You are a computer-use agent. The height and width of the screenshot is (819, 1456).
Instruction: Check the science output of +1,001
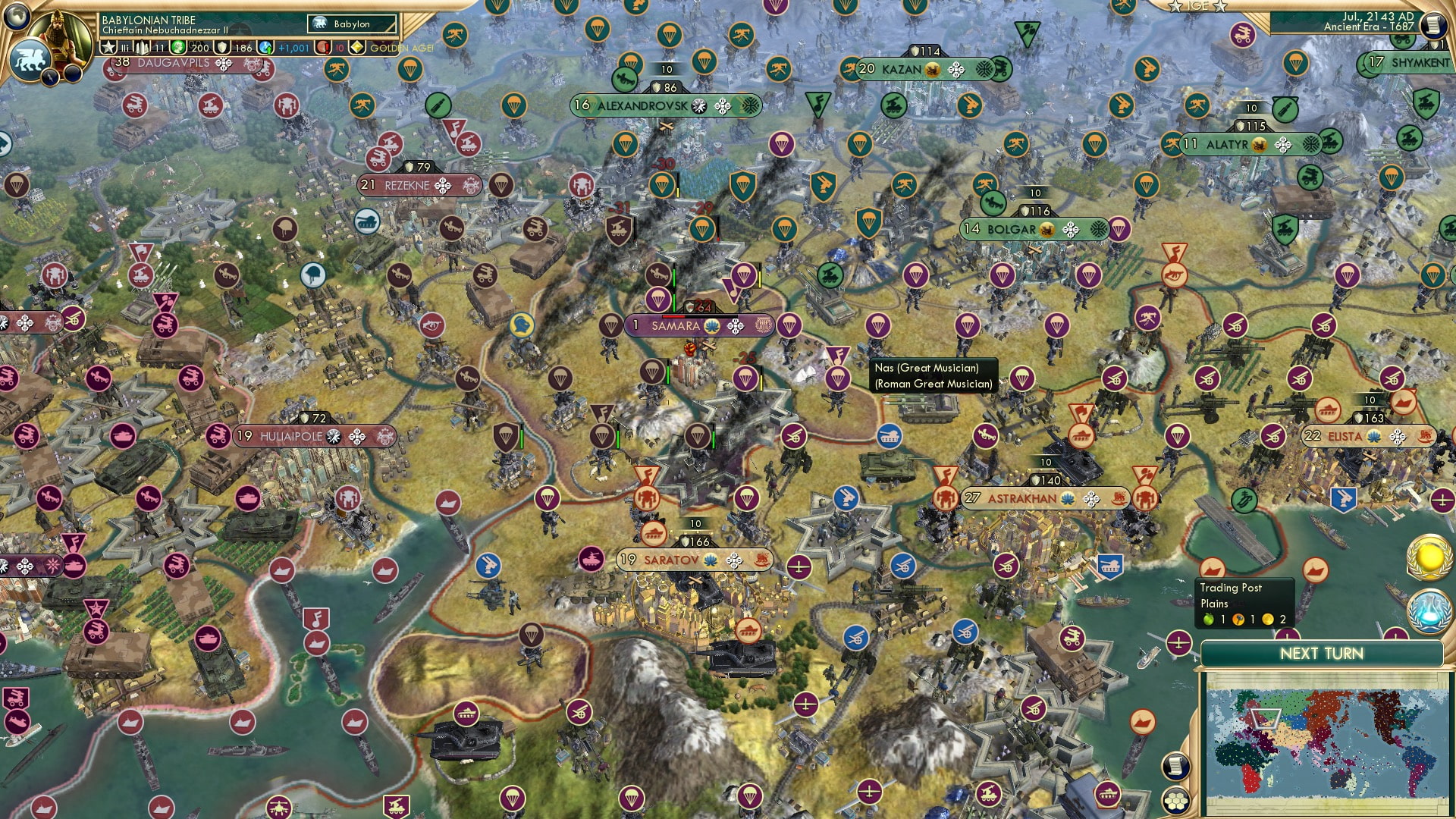[x=293, y=48]
